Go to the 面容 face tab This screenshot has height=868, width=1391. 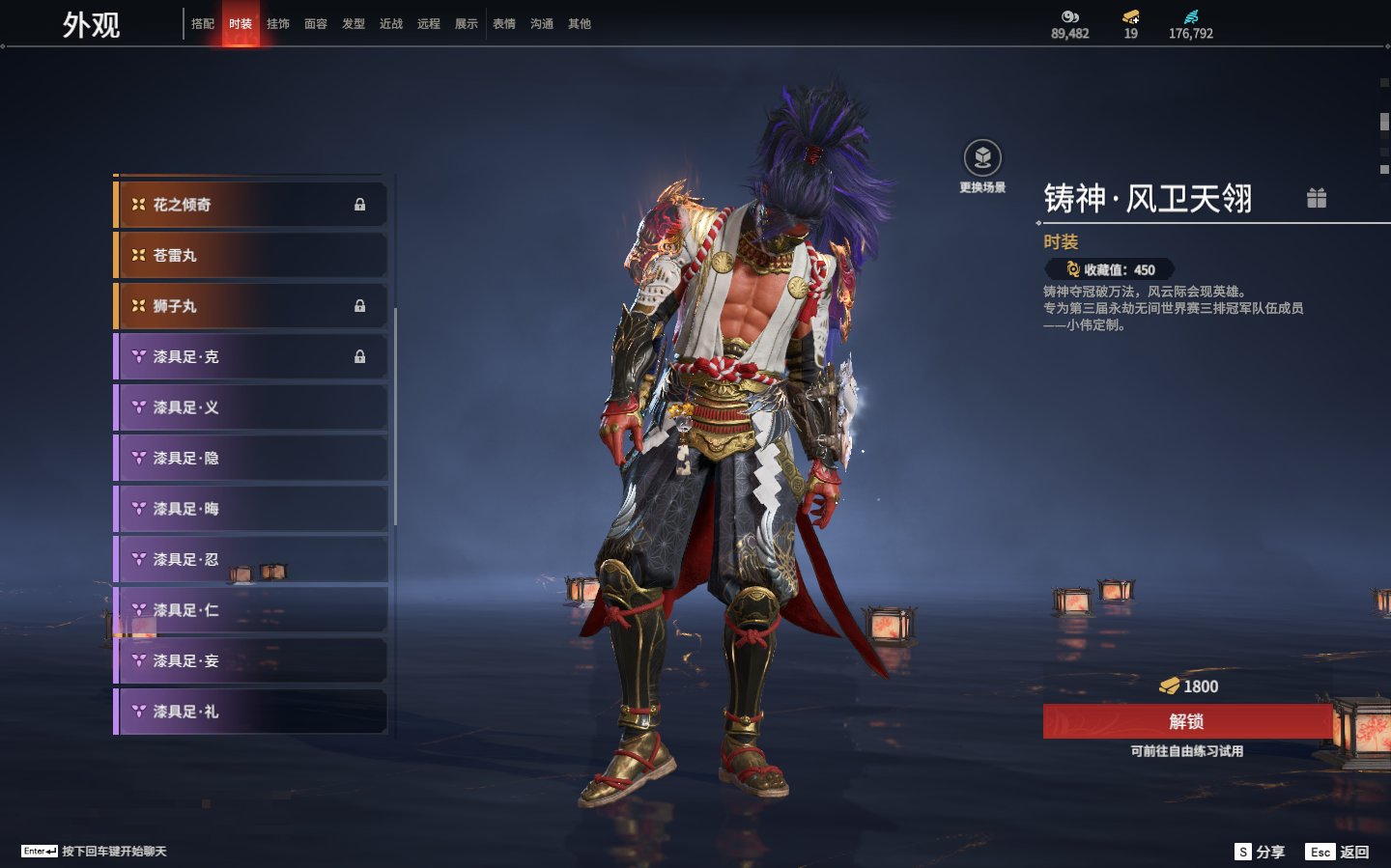point(316,24)
